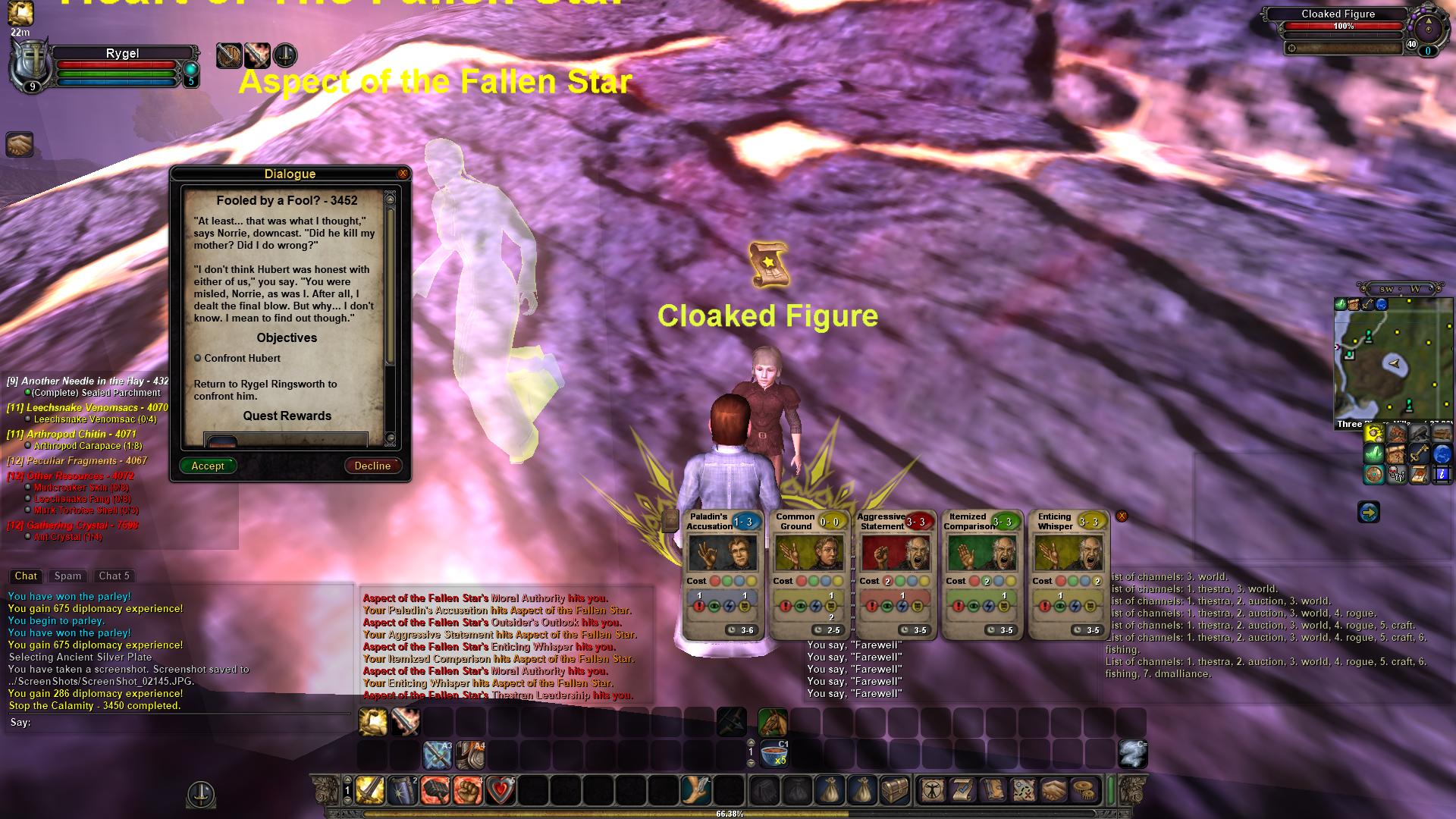The height and width of the screenshot is (819, 1456).
Task: Accept the Fooled by a Fool quest
Action: coord(208,466)
